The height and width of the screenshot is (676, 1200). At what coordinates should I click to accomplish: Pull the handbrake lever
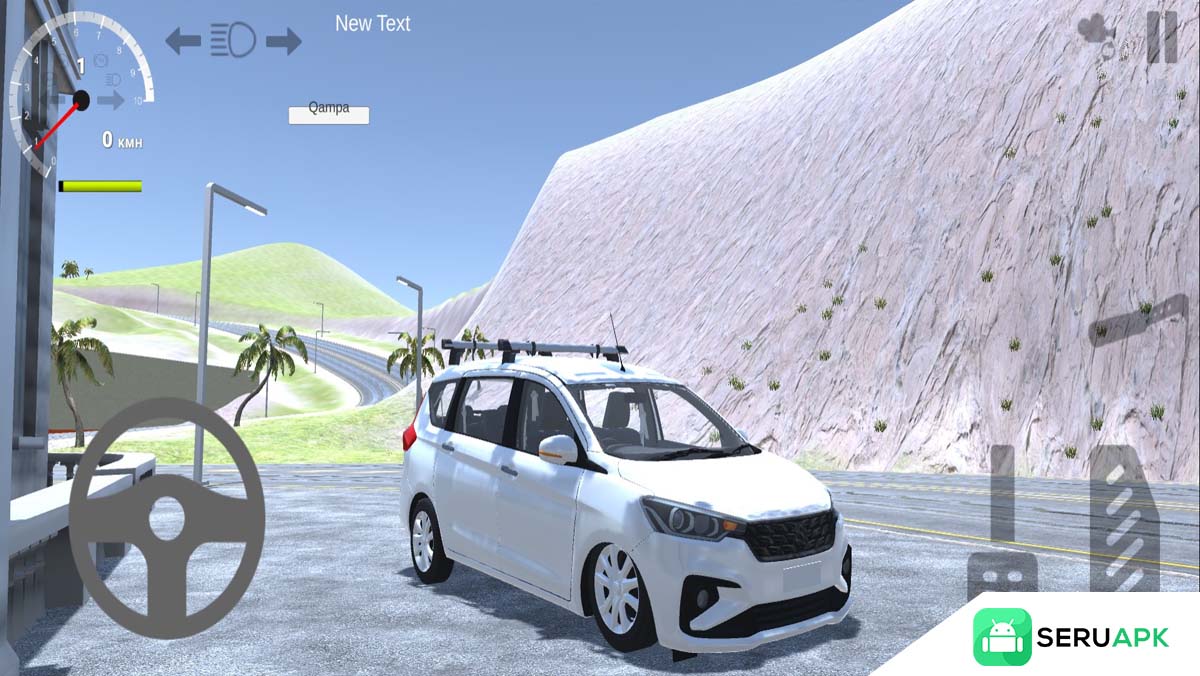1139,321
